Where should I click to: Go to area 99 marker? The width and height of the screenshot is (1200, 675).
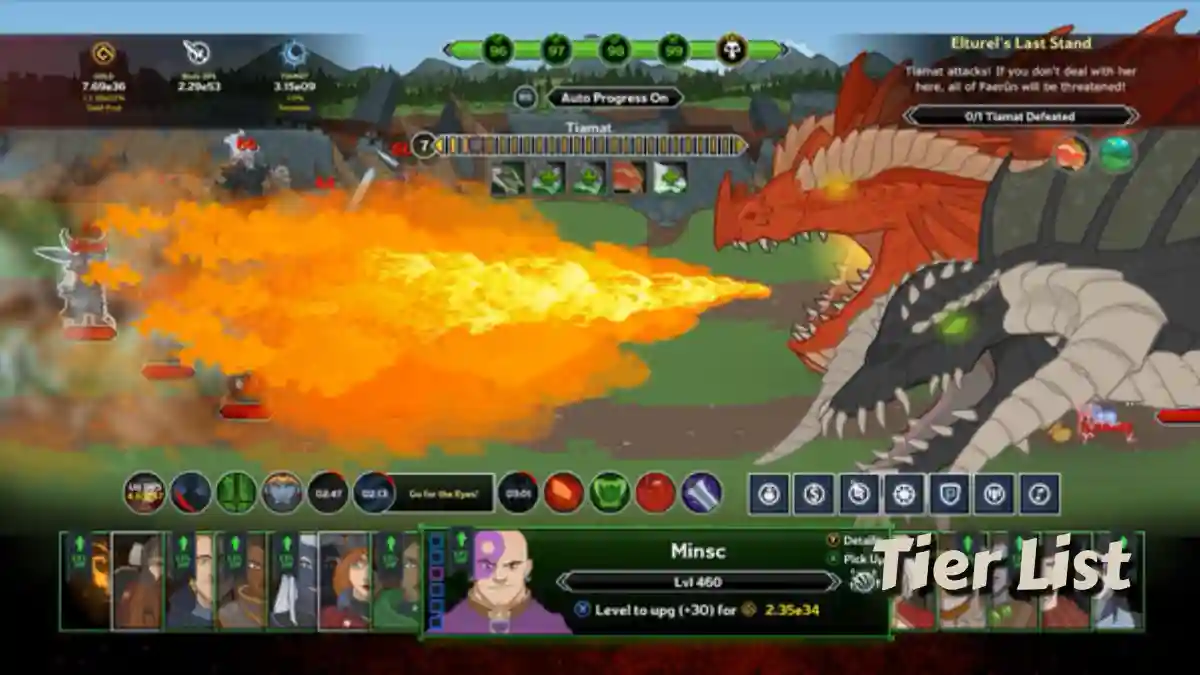tap(673, 49)
